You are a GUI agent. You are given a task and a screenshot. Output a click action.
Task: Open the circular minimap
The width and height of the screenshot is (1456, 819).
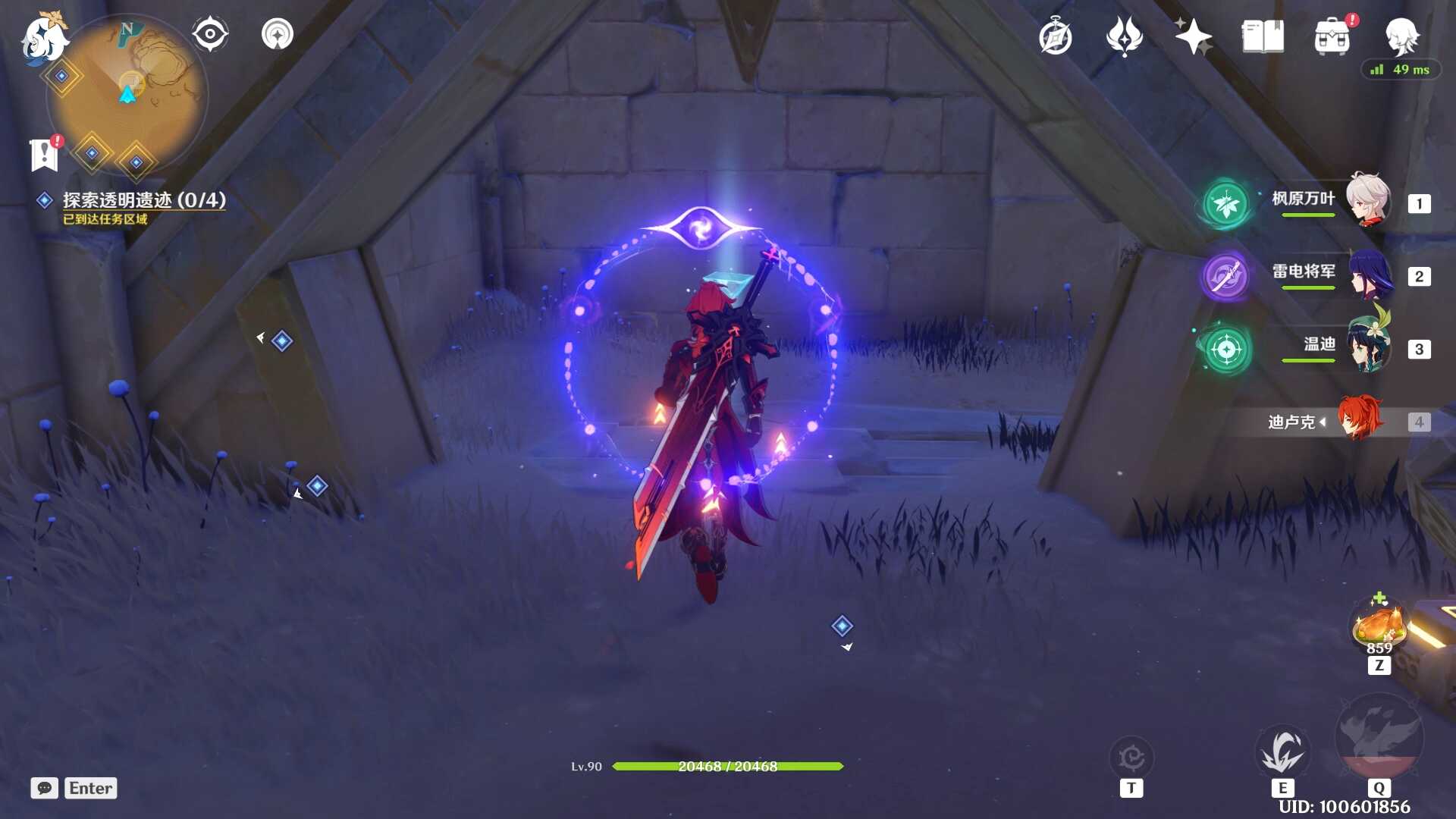(x=127, y=95)
